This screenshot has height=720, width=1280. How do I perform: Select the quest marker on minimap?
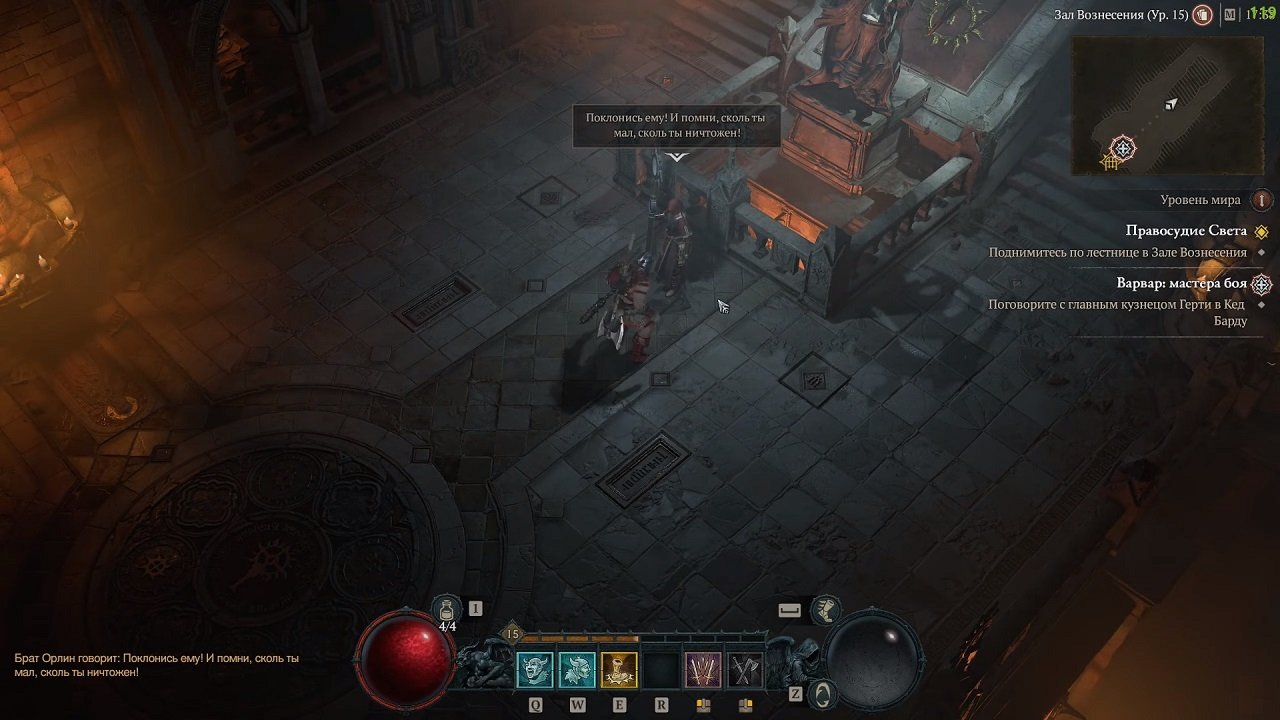[x=1123, y=149]
